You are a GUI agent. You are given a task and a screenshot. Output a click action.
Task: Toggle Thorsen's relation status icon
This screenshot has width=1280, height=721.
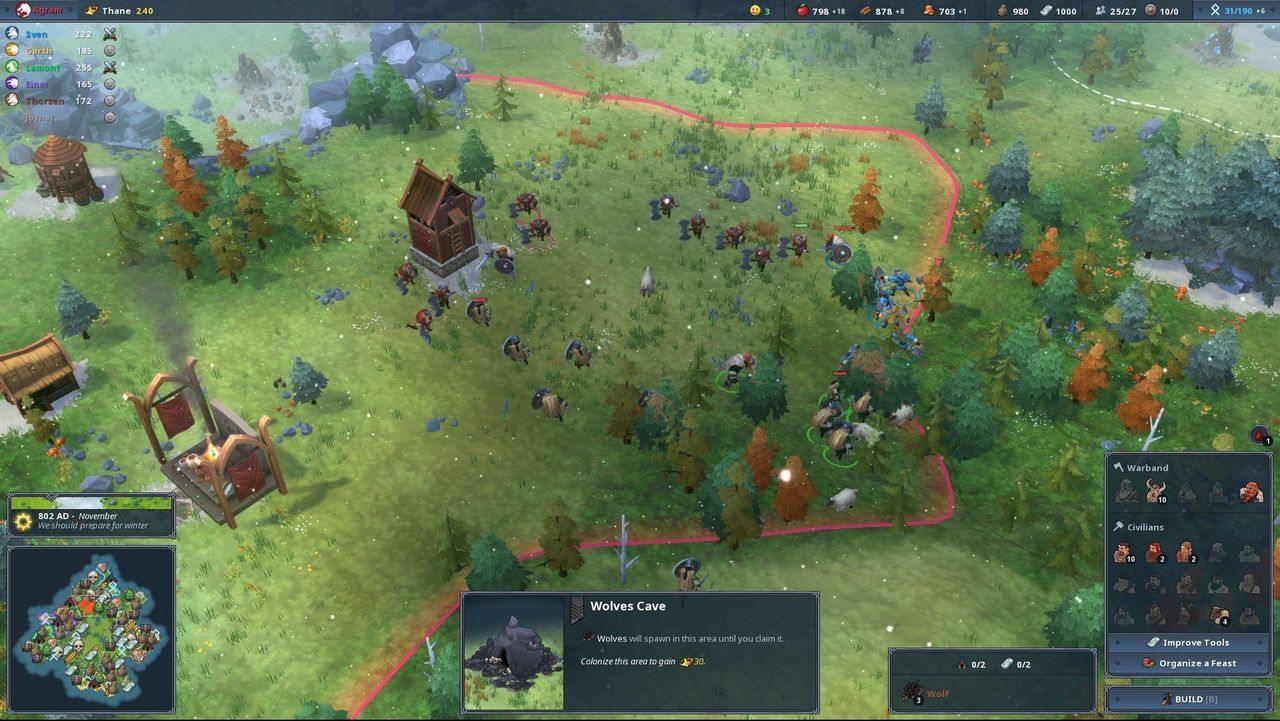point(110,100)
